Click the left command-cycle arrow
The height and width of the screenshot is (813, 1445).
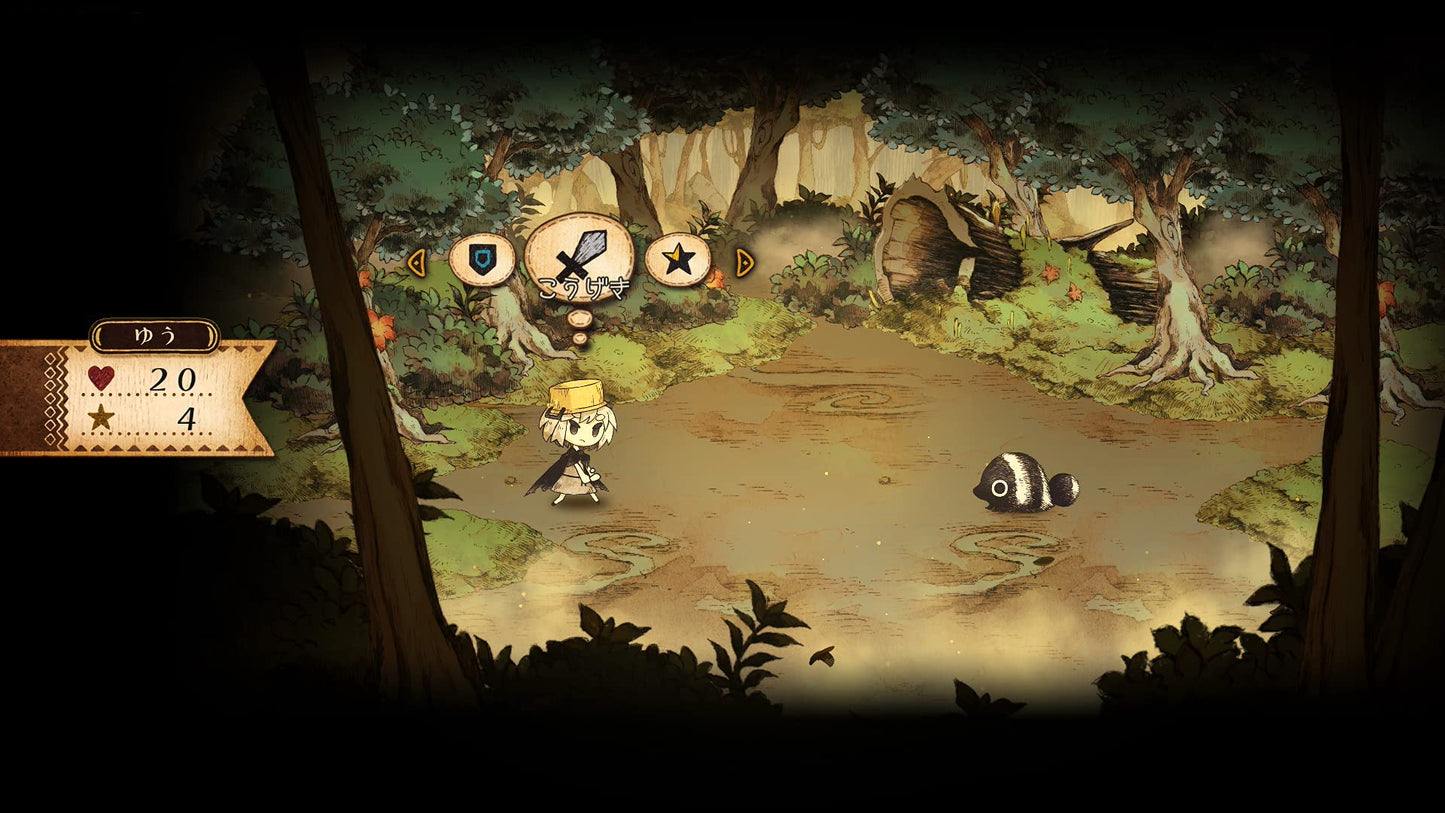click(x=417, y=263)
